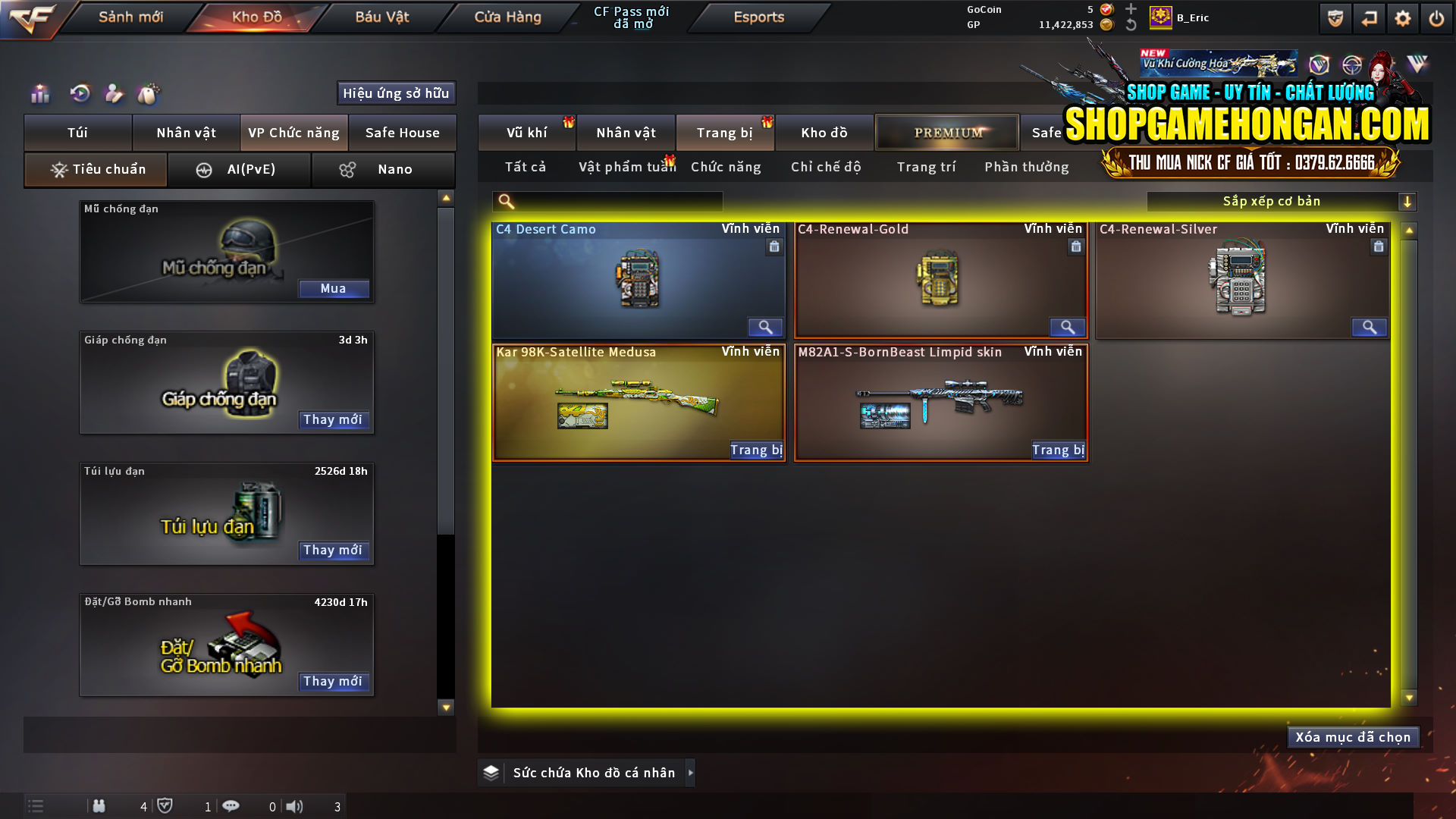Screen dimensions: 1456x819
Task: Open the ranking stats icon top-left
Action: click(x=39, y=93)
